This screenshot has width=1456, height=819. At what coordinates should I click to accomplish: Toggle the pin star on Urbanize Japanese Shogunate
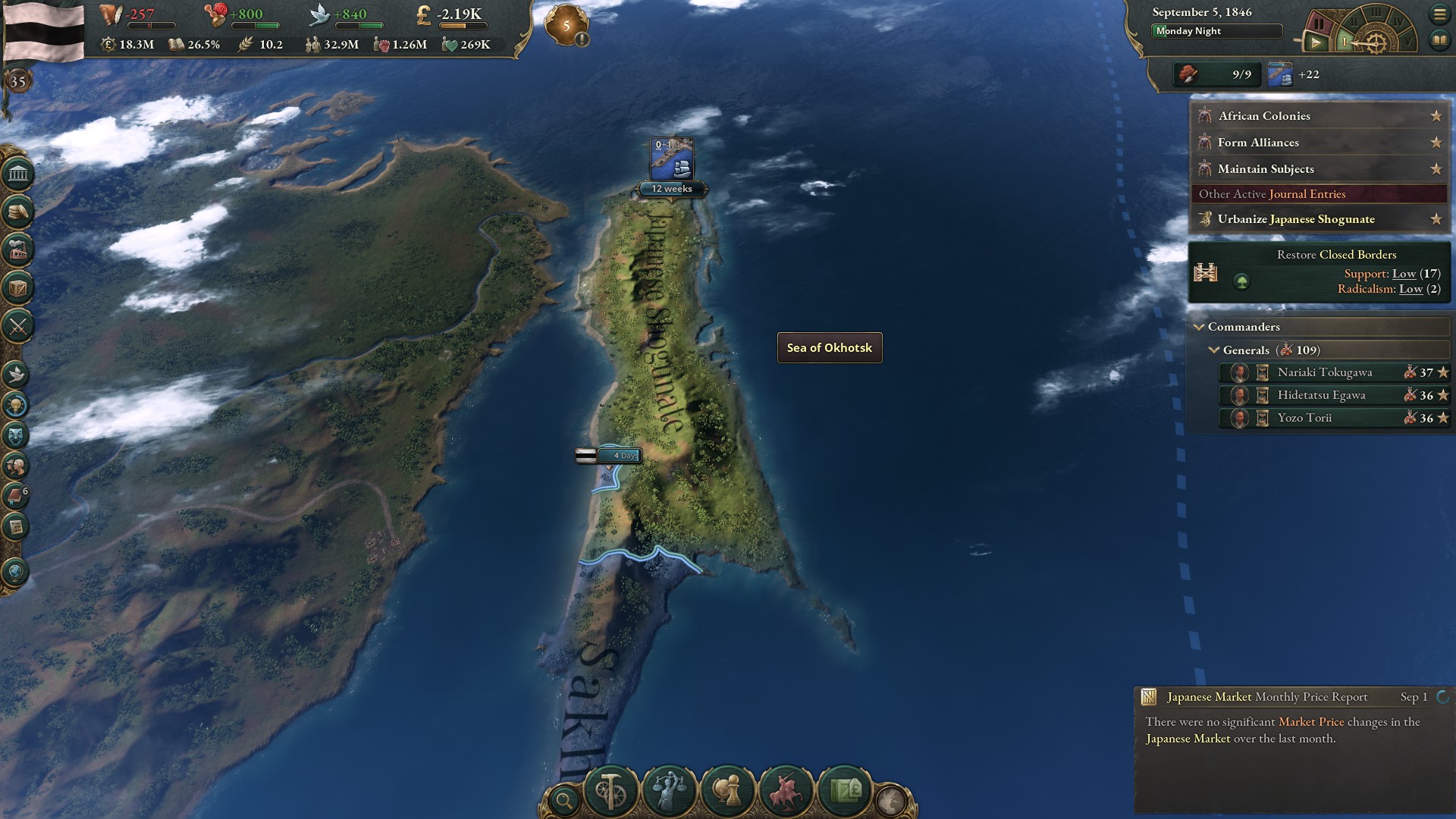point(1437,219)
